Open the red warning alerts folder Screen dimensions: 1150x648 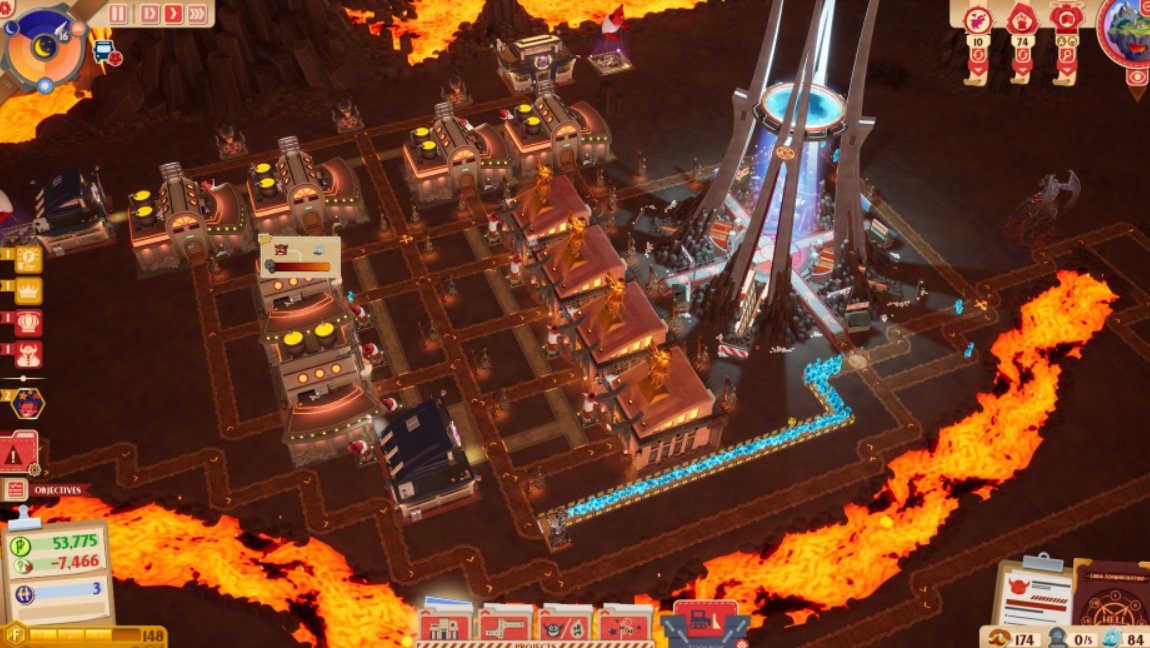coord(20,453)
